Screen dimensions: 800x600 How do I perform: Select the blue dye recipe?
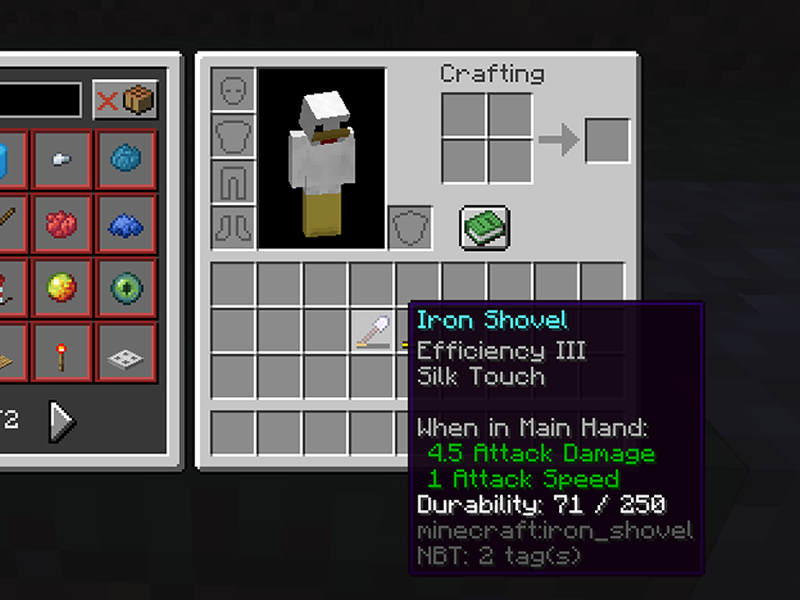[x=126, y=224]
